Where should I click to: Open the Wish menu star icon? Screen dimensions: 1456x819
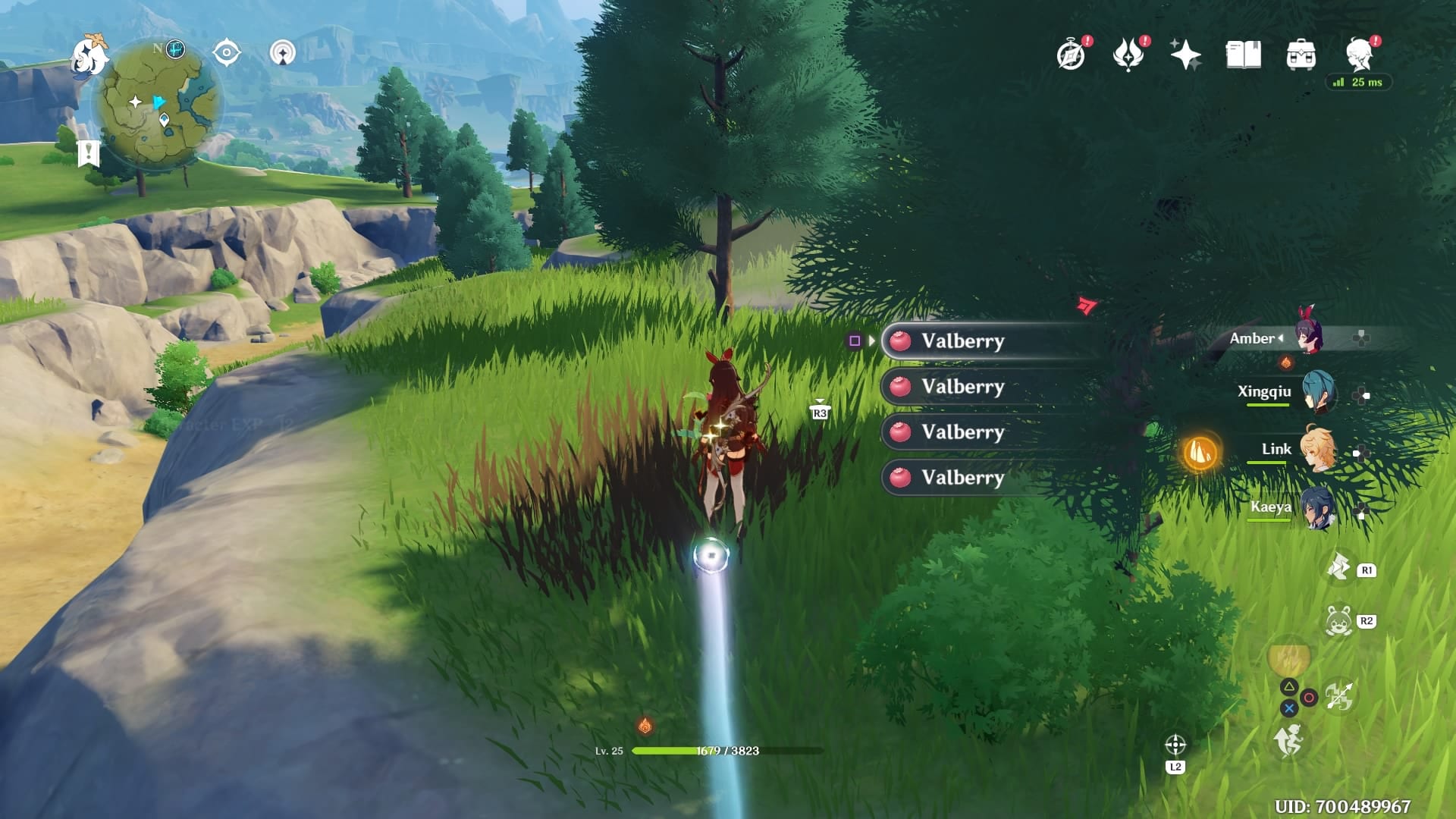(1187, 53)
